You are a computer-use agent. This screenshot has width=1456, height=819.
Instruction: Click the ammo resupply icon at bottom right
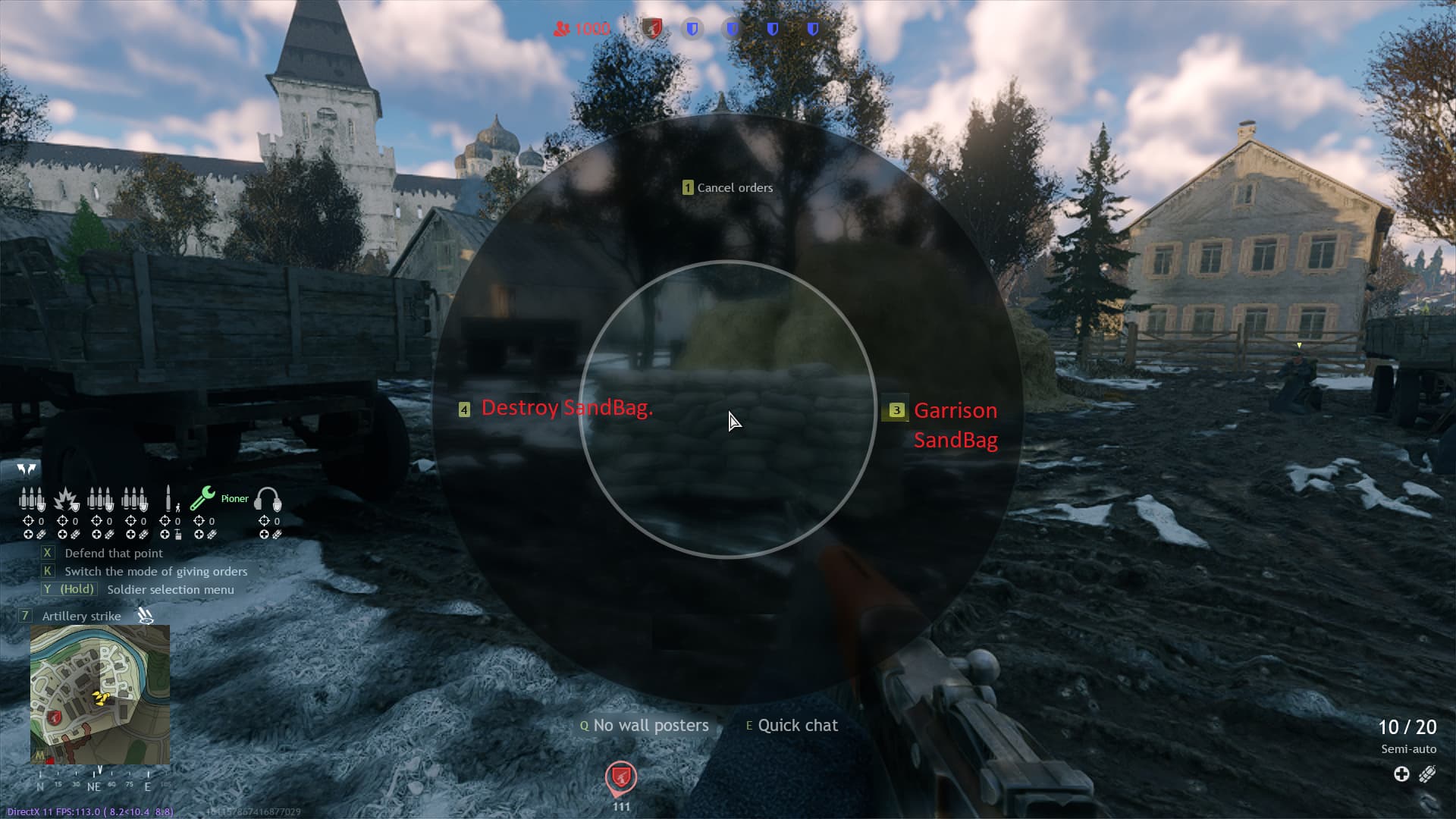click(x=1428, y=775)
